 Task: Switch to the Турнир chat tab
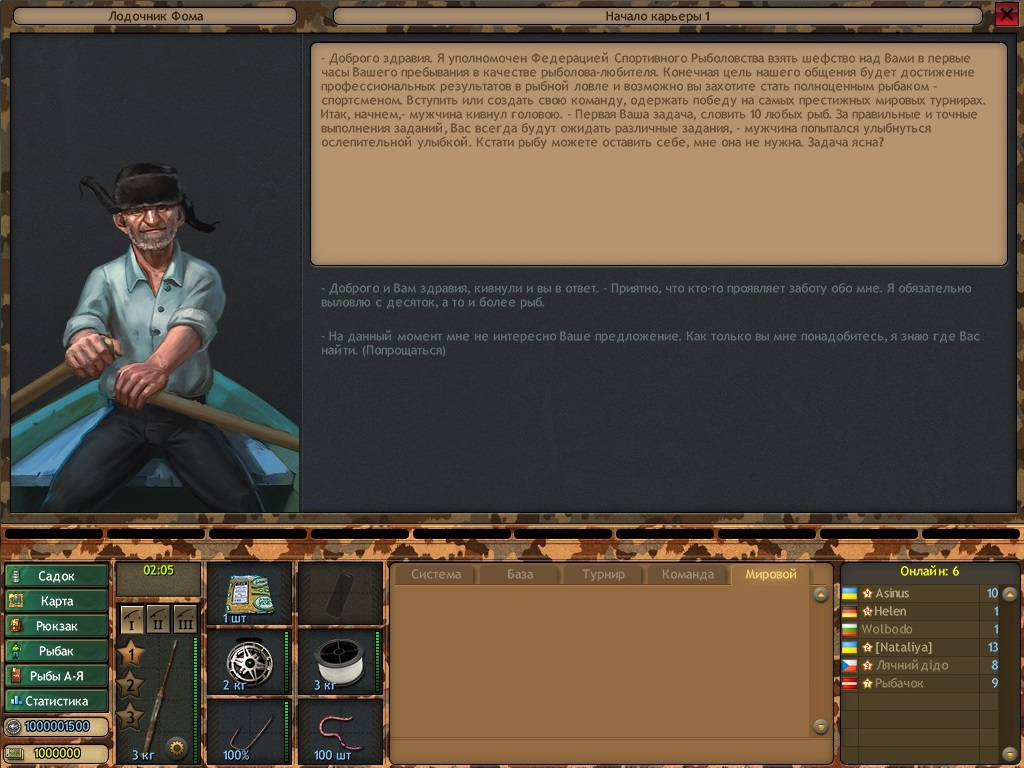603,574
